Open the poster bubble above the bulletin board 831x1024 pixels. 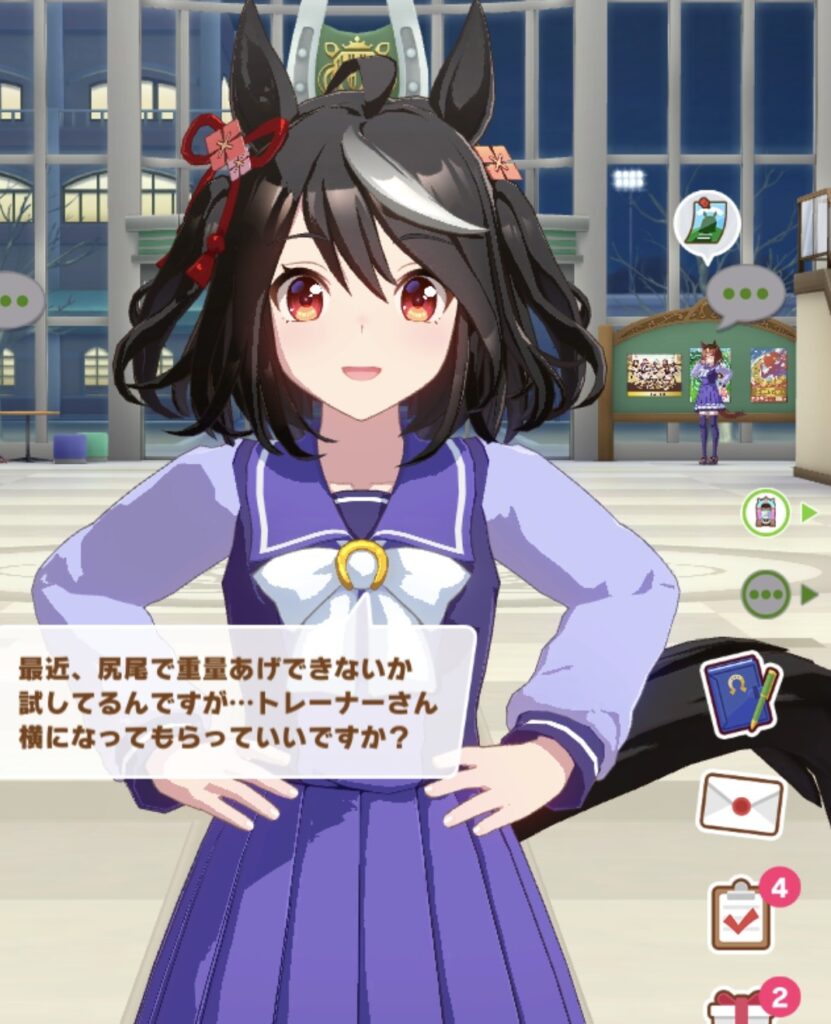707,224
